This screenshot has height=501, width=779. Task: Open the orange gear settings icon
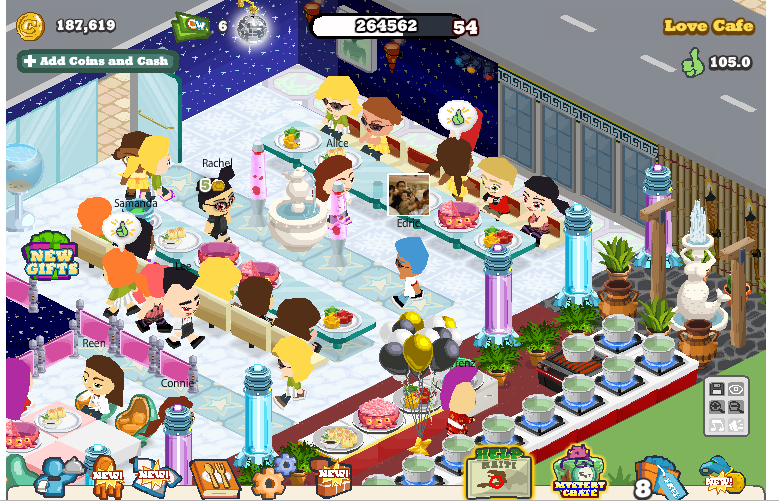pos(268,482)
